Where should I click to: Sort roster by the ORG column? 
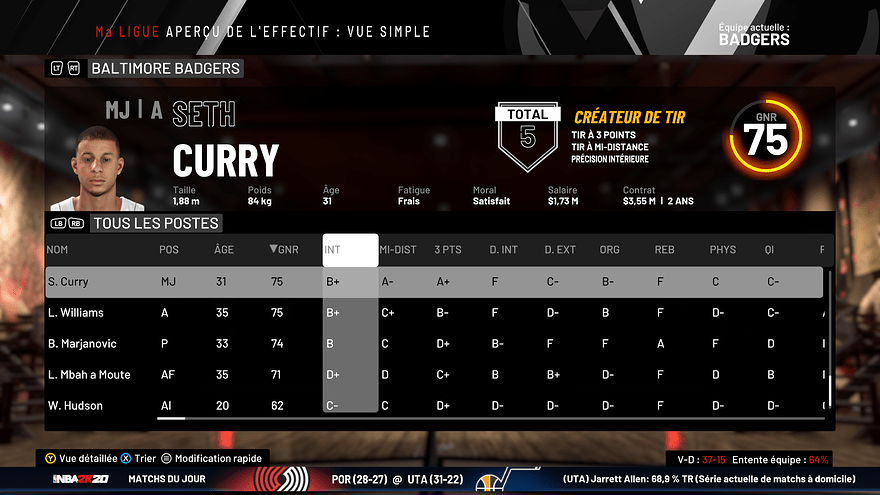click(609, 250)
